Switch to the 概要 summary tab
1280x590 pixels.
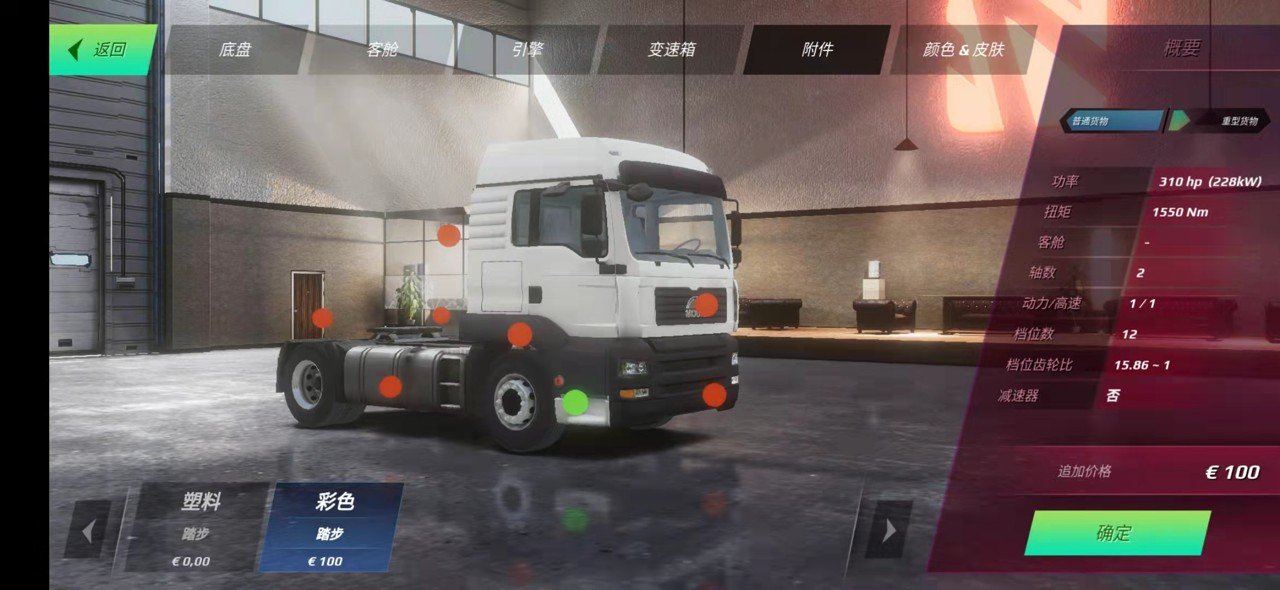(1181, 49)
